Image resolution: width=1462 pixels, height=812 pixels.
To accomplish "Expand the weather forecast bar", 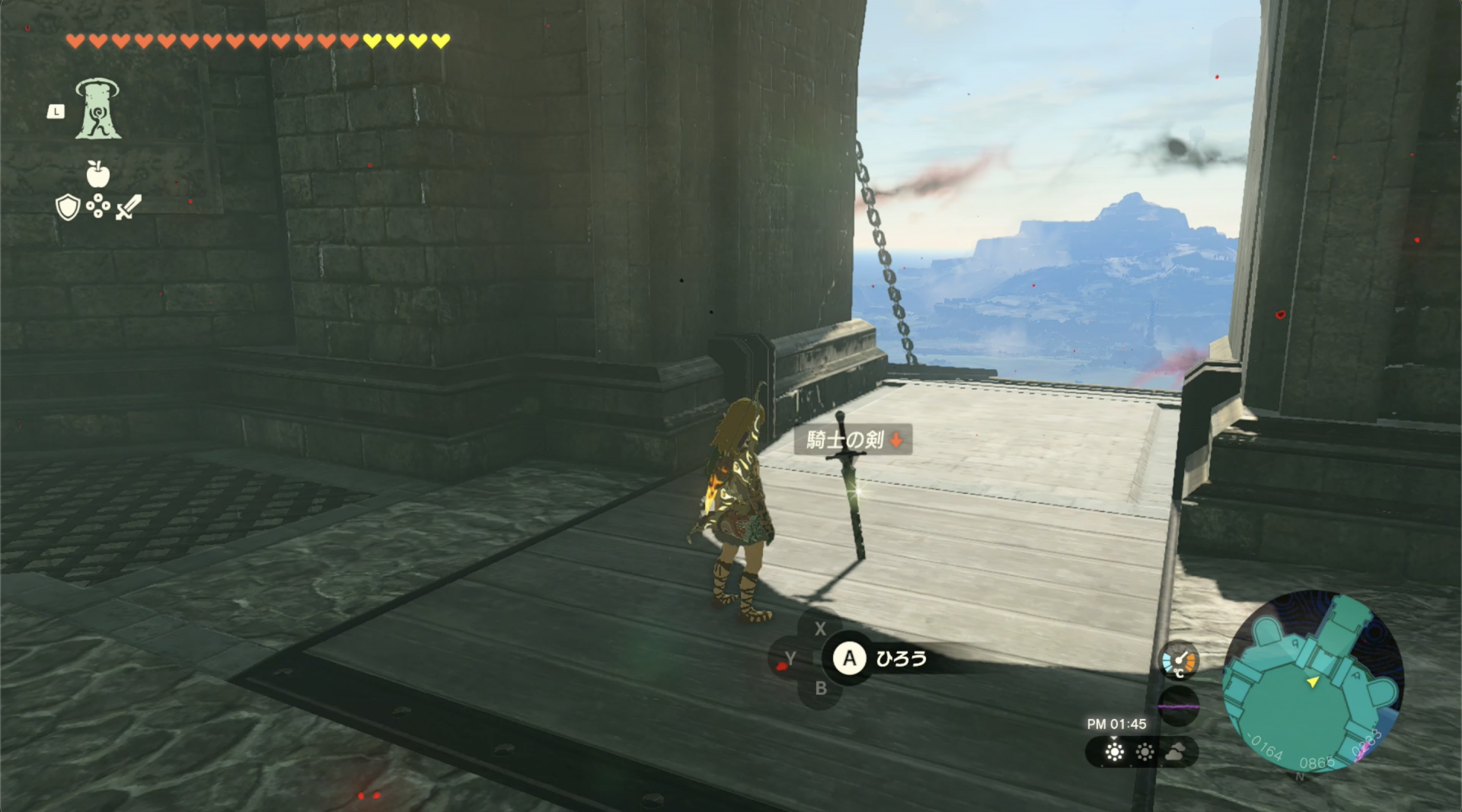I will pos(1144,751).
